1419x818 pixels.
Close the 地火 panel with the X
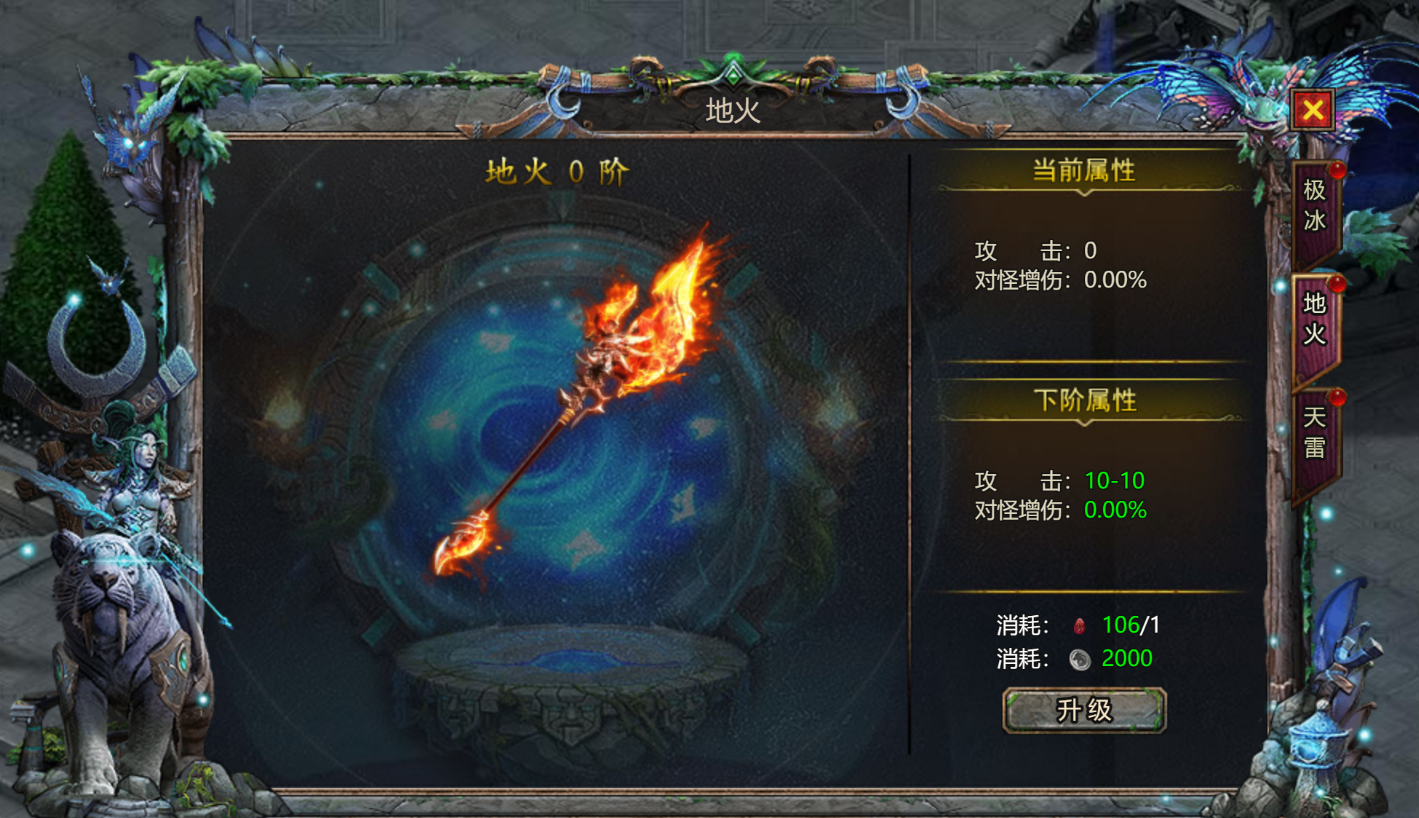(x=1312, y=111)
